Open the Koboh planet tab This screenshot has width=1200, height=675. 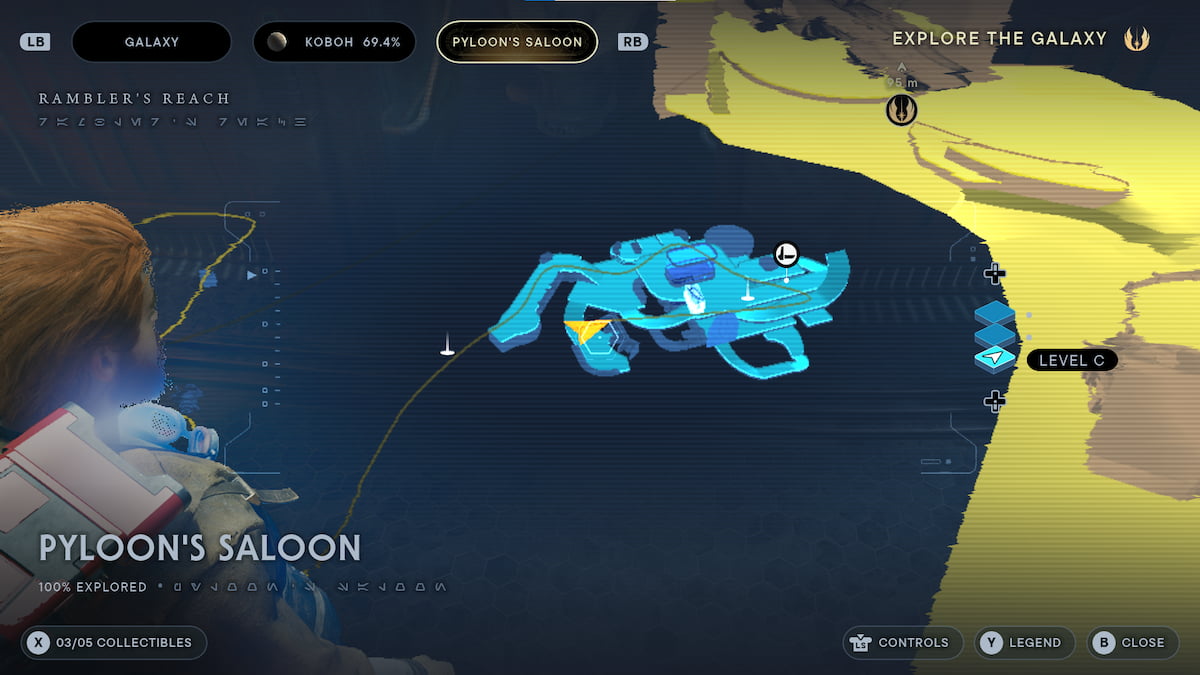pyautogui.click(x=333, y=42)
